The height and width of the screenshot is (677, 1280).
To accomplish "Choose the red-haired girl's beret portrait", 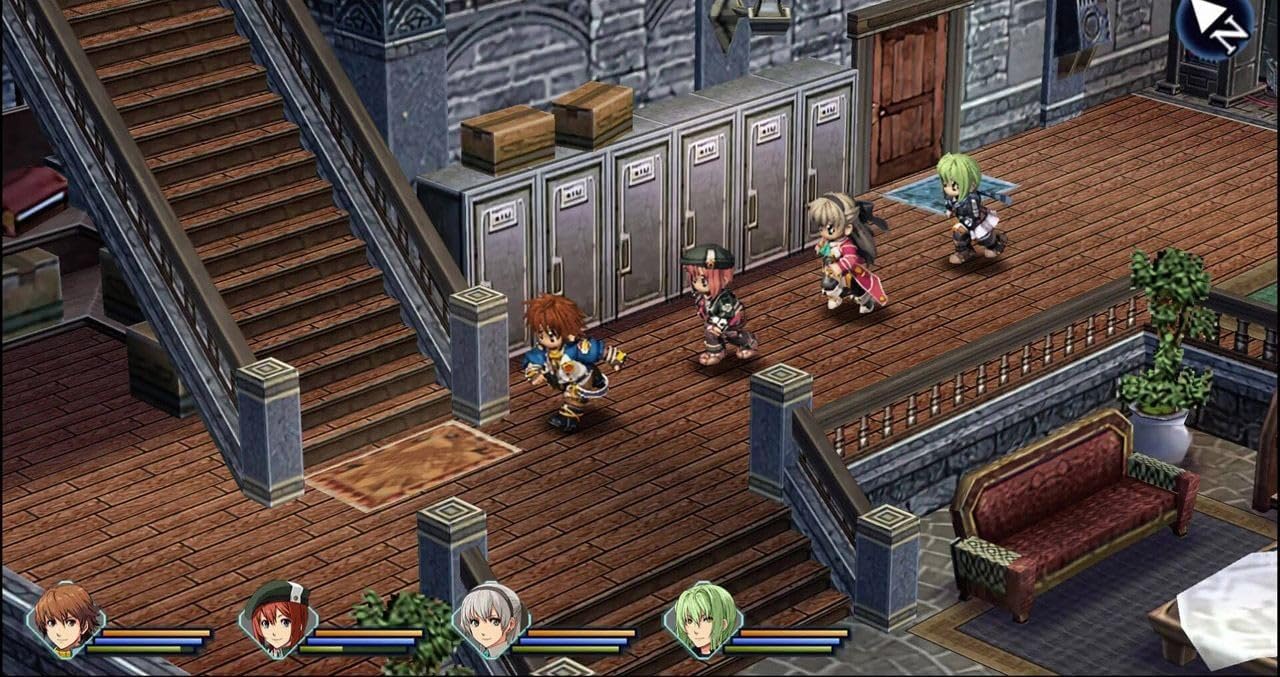I will click(x=278, y=620).
